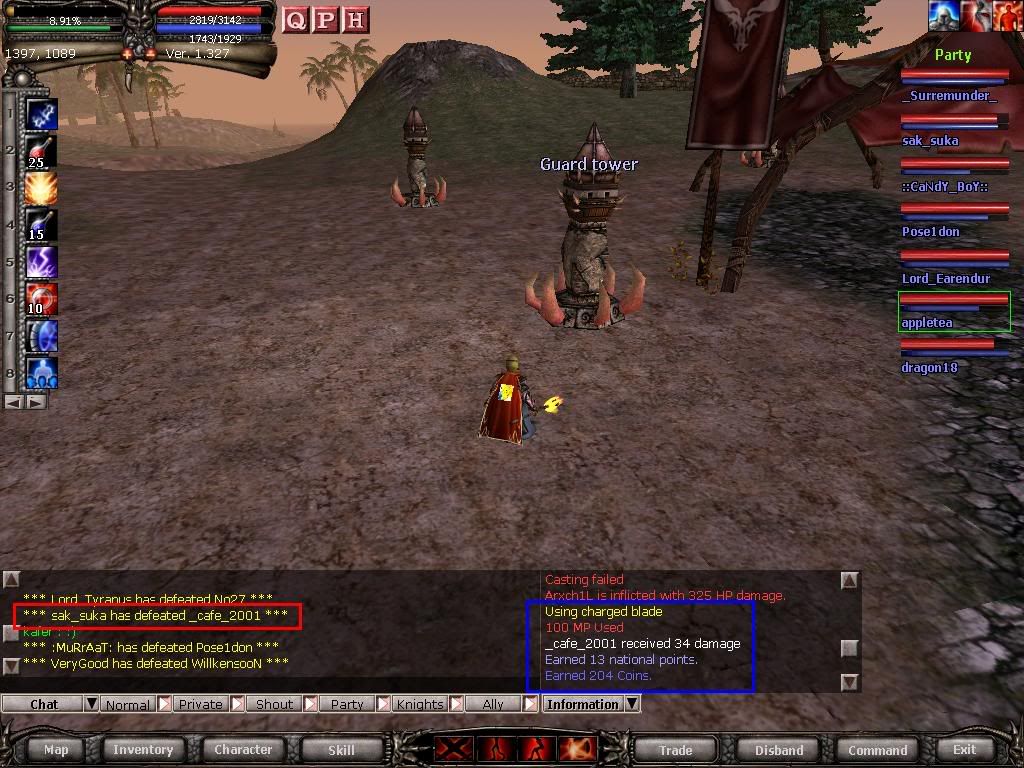Start a Trade request
The image size is (1024, 768).
point(675,750)
